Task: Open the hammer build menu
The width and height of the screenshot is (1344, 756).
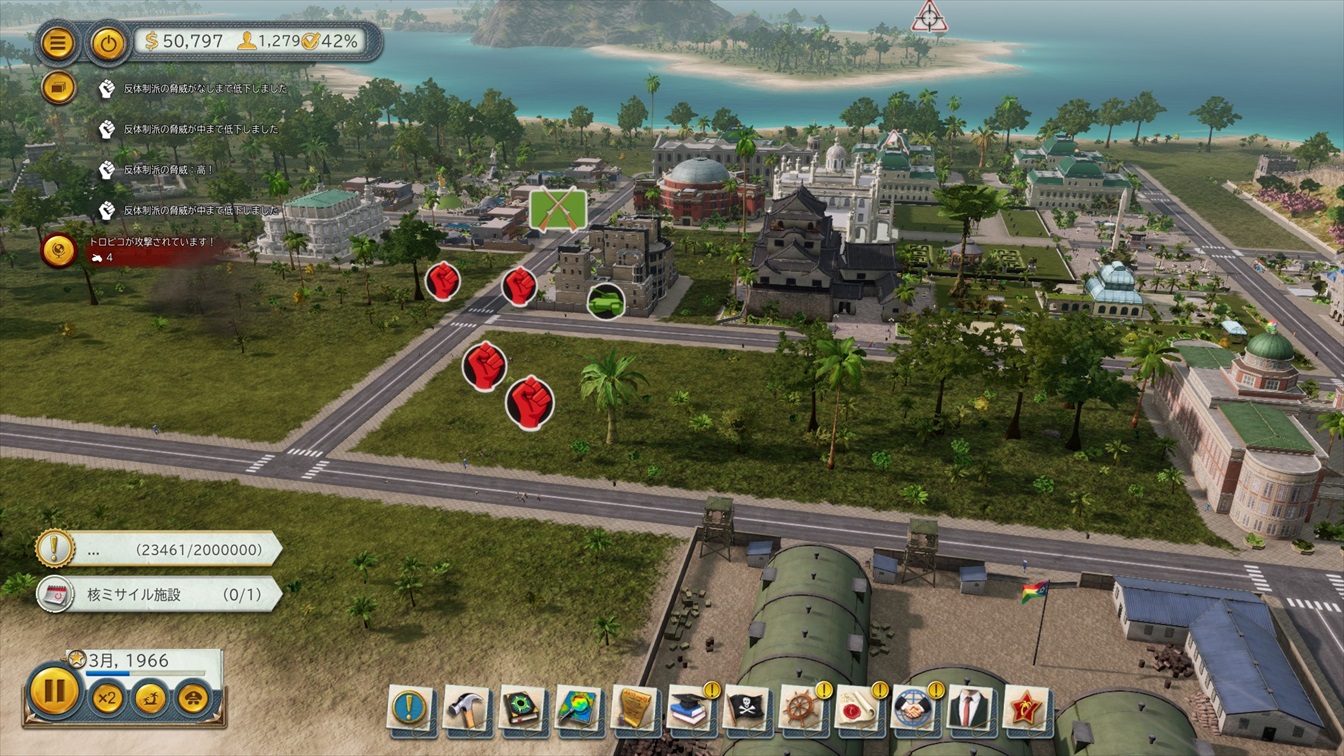Action: 466,708
